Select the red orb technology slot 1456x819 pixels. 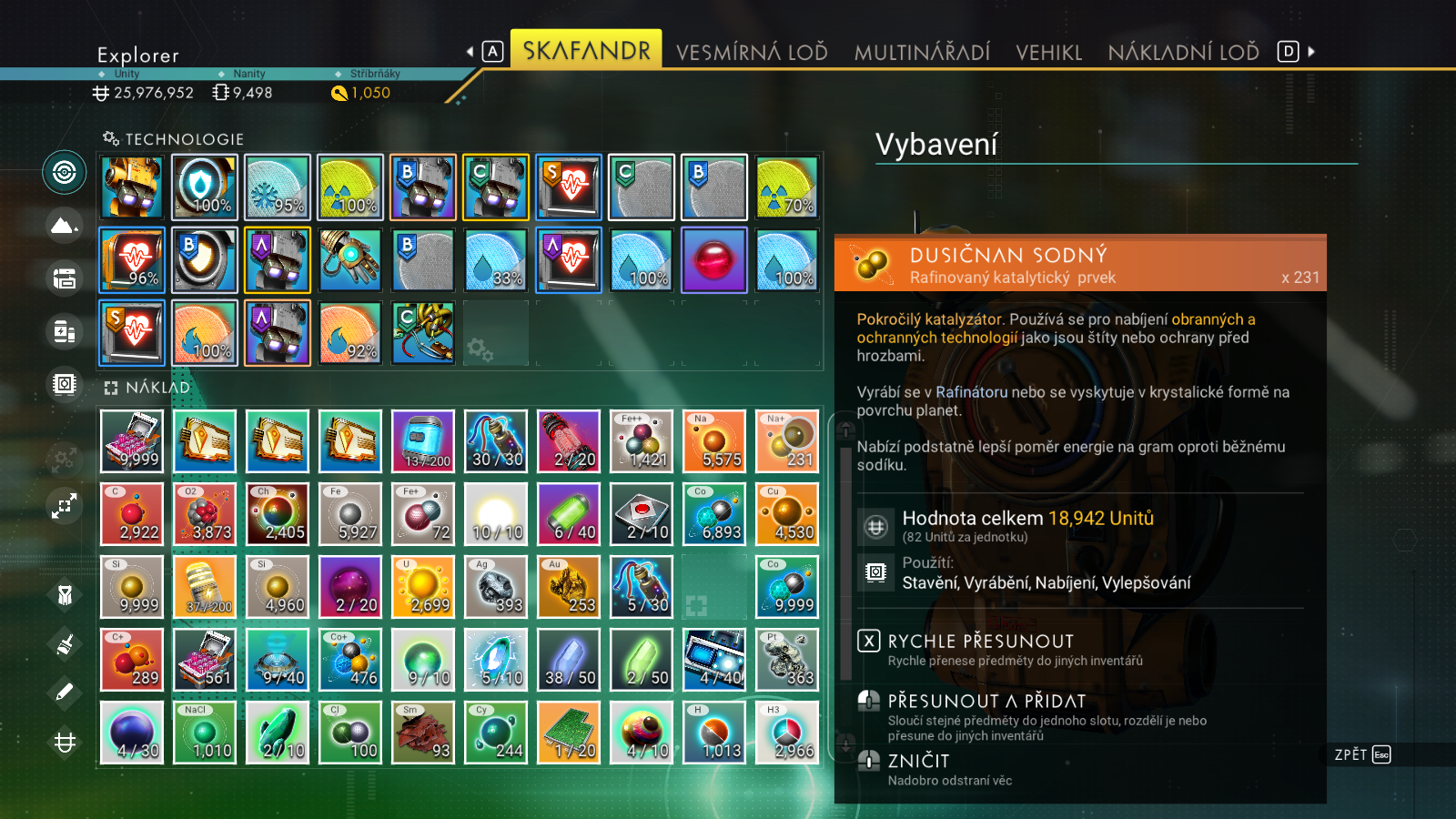714,260
